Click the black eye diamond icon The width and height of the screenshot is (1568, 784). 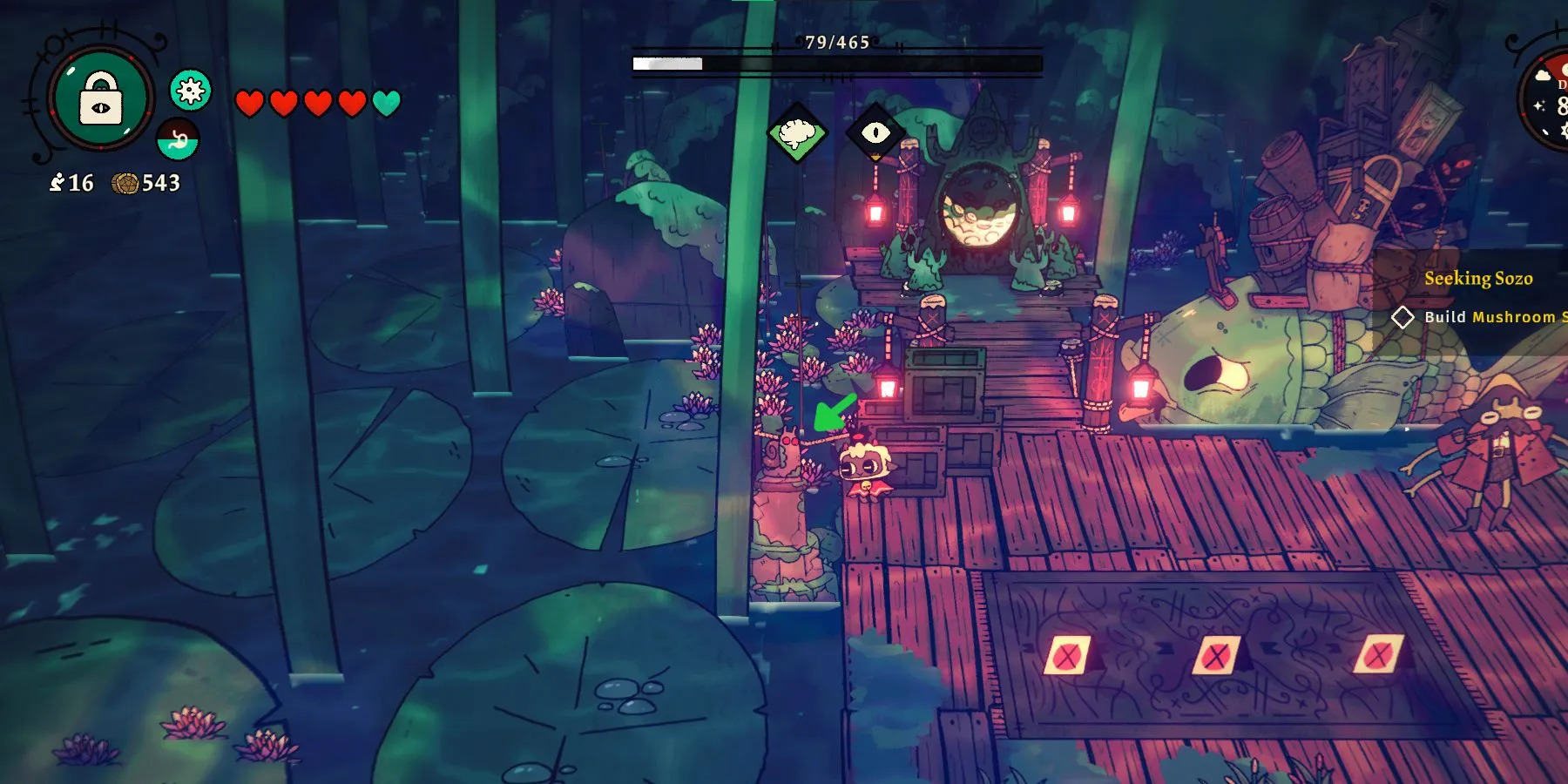coord(875,132)
